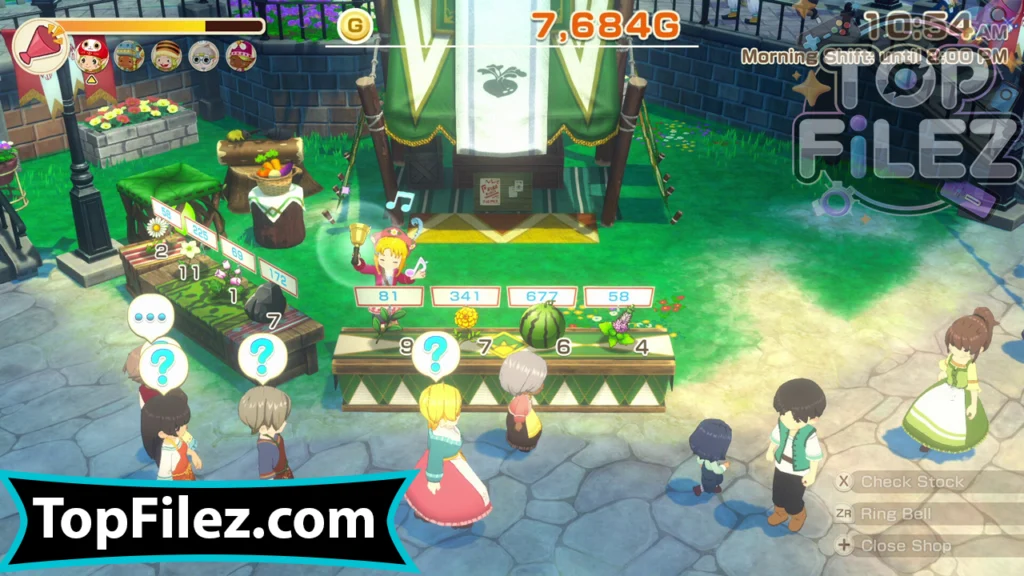
Task: Pick the grey-haired glasses sprite portrait
Action: tap(204, 55)
